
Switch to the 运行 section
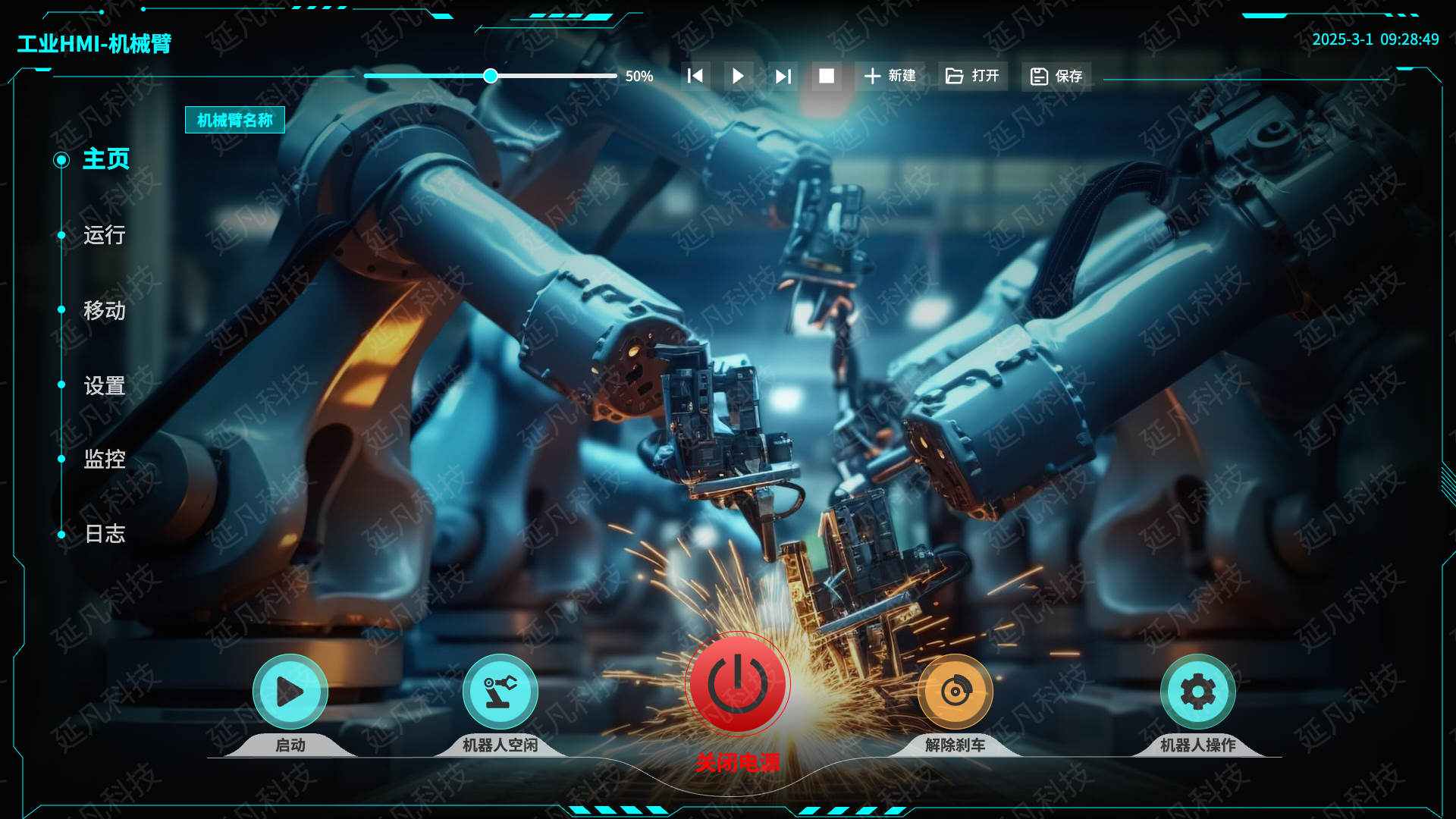coord(104,235)
